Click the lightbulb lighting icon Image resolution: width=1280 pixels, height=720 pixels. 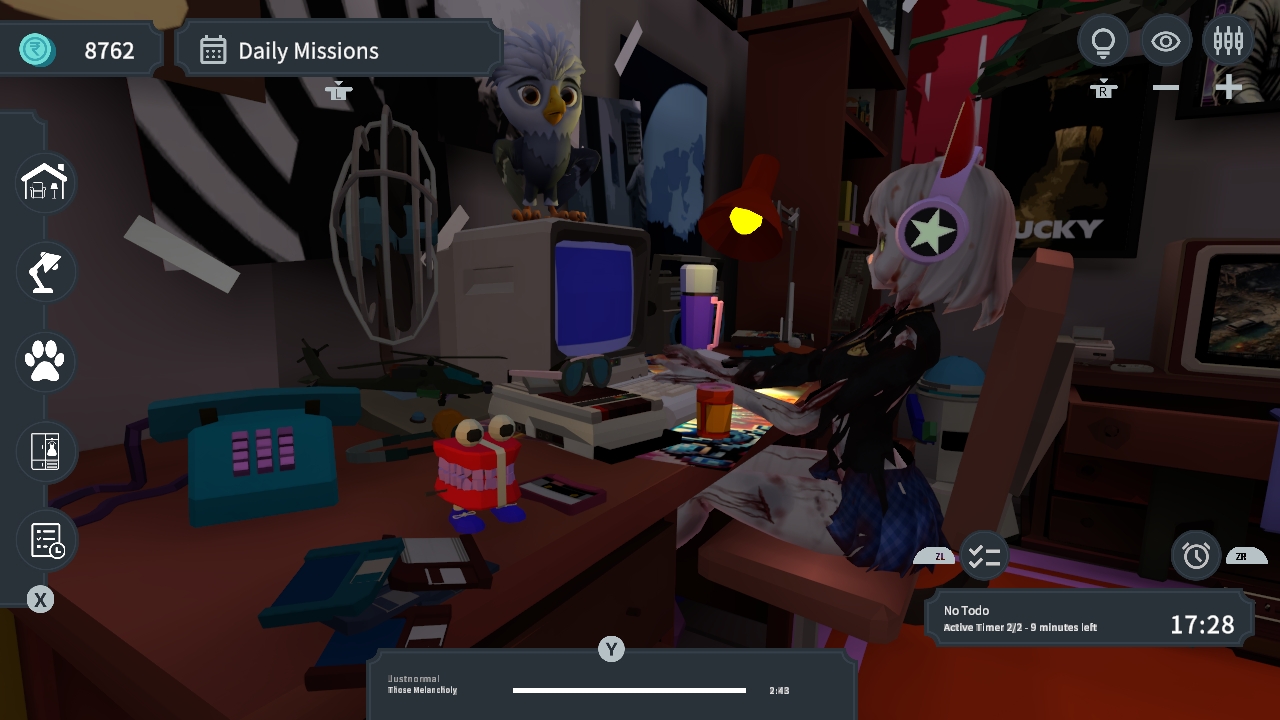[x=1103, y=40]
